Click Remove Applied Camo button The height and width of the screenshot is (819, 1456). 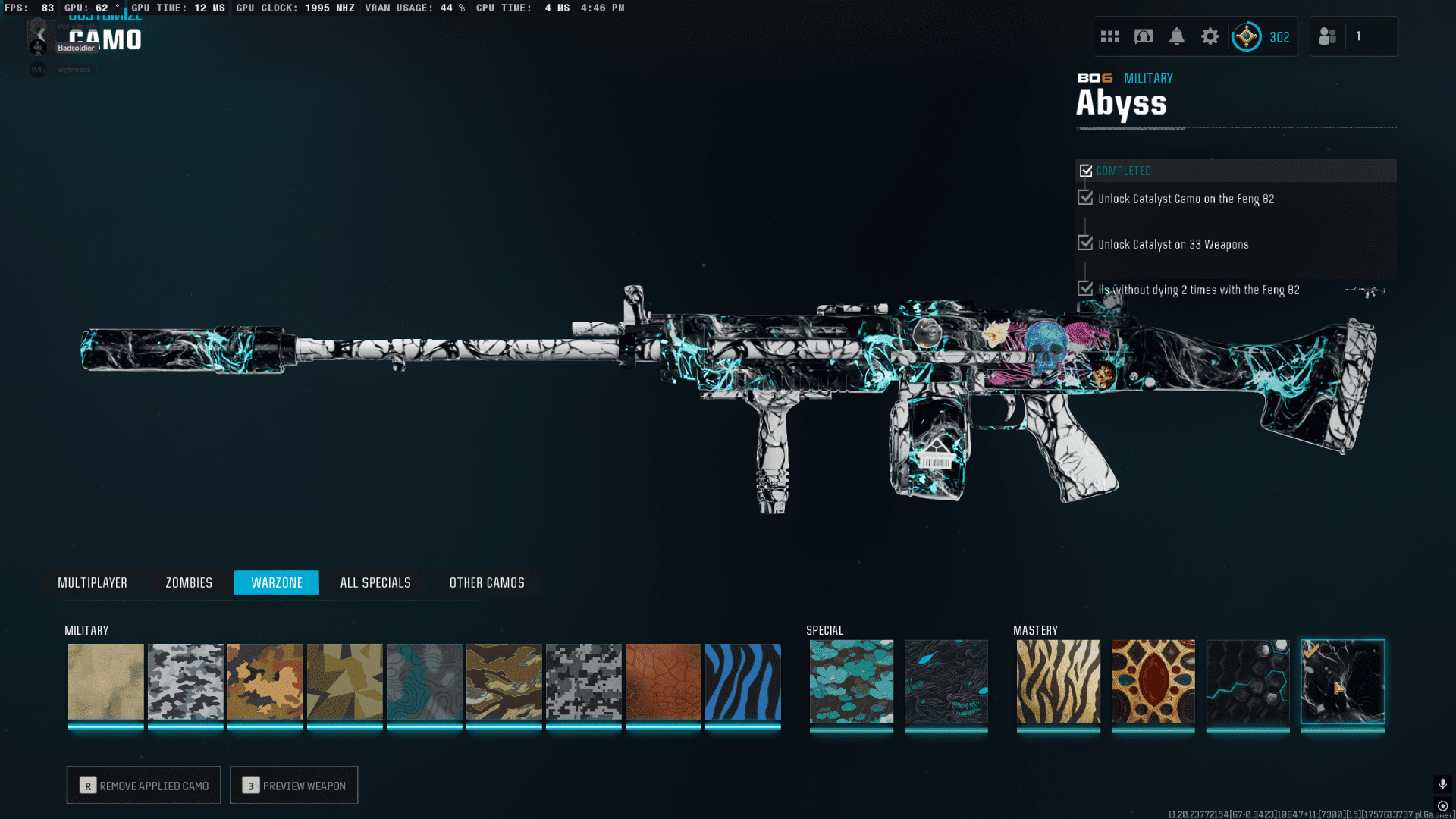pyautogui.click(x=143, y=786)
